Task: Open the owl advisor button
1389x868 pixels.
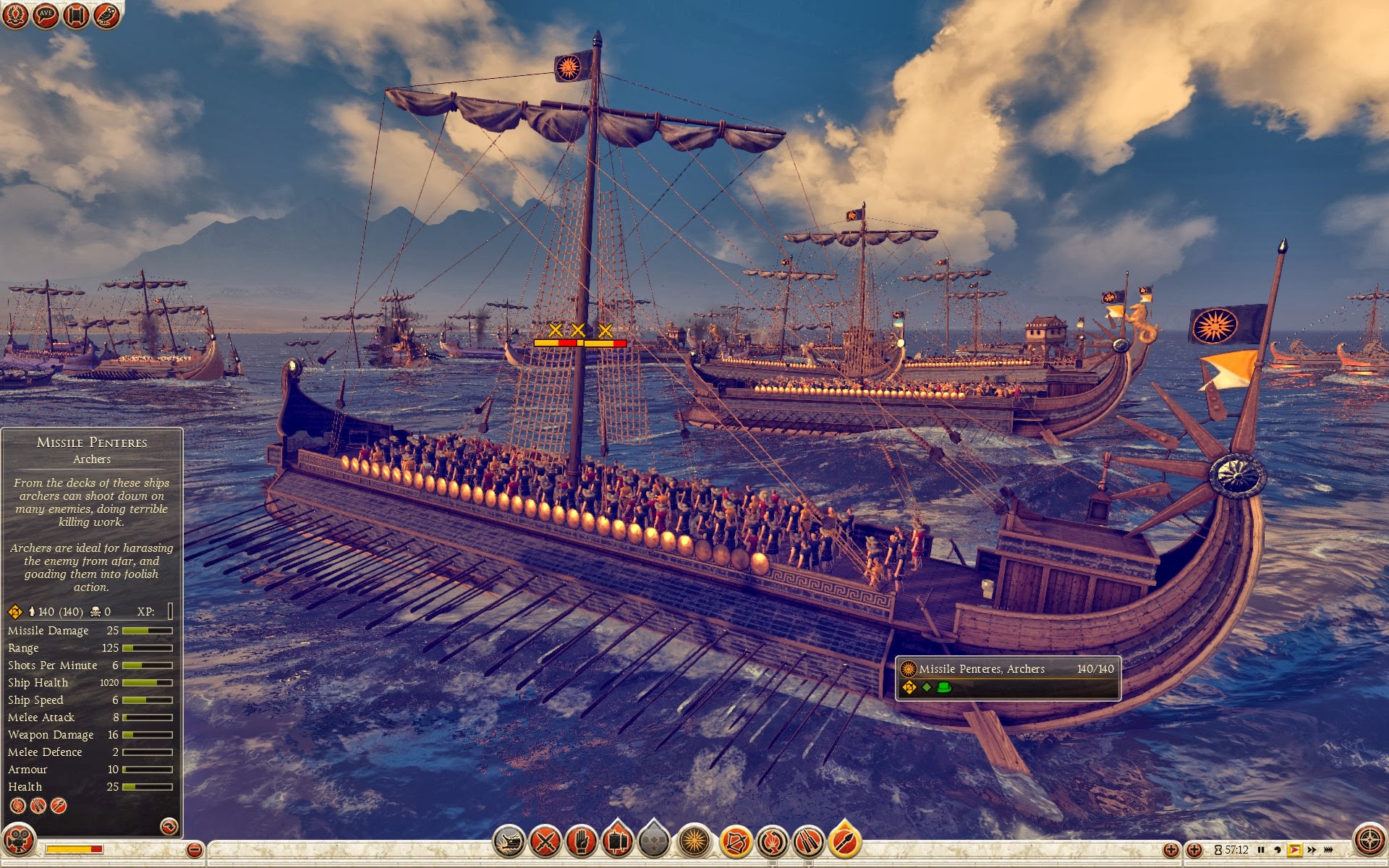Action: [106, 15]
